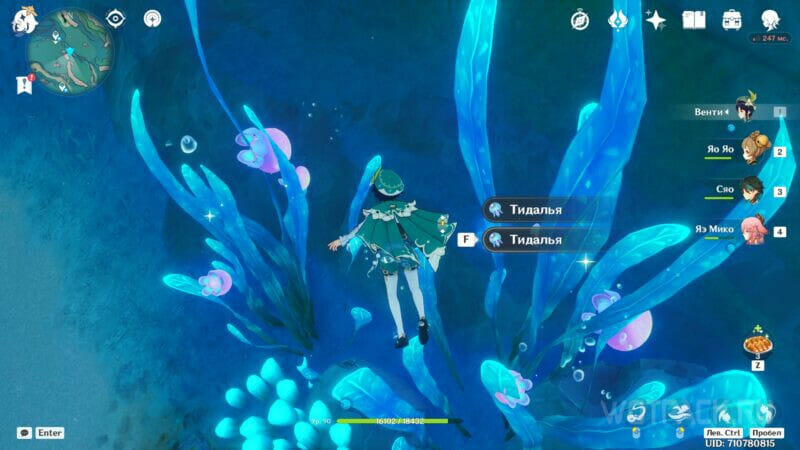Open the Wish star icon
Image resolution: width=800 pixels, height=450 pixels.
[656, 20]
